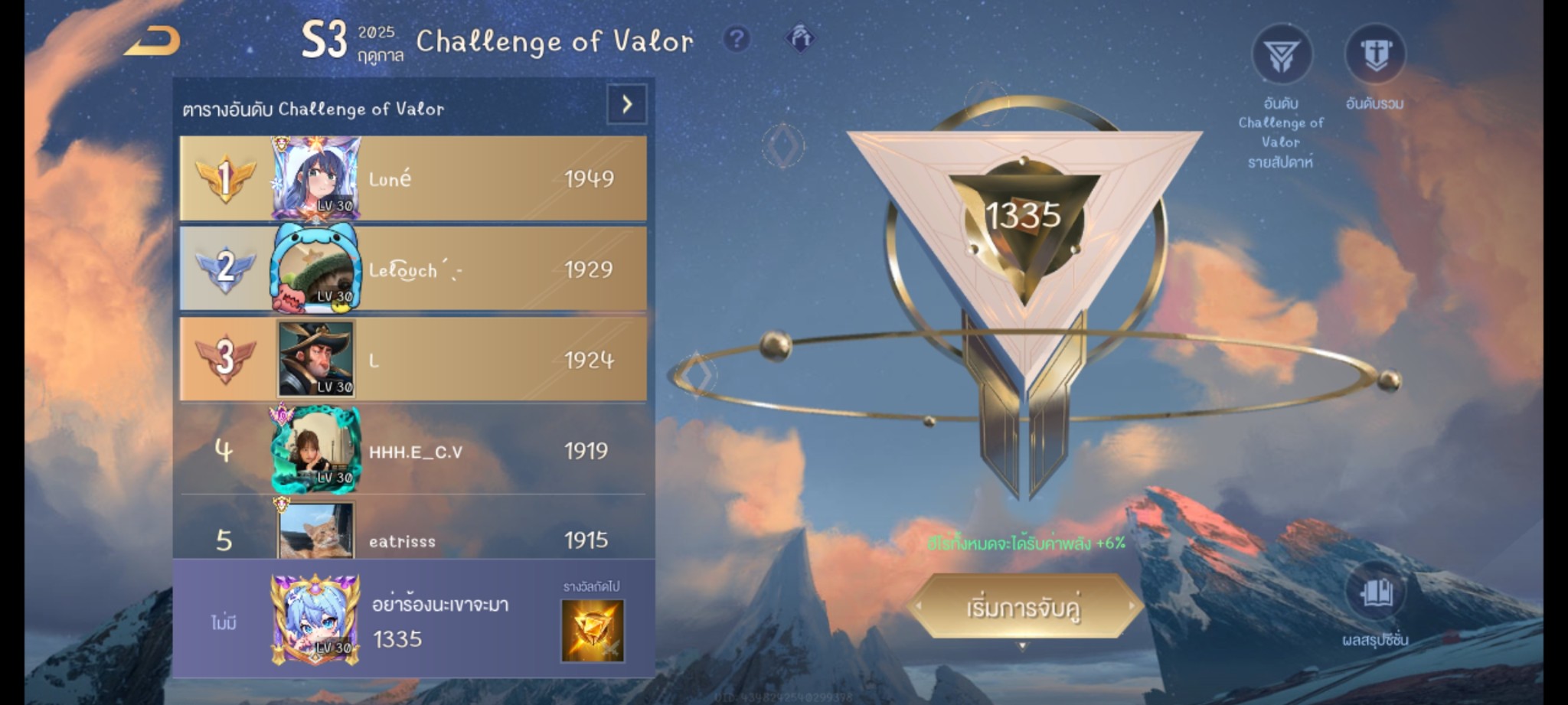Open the question mark help icon
This screenshot has height=705, width=1568.
(x=737, y=38)
